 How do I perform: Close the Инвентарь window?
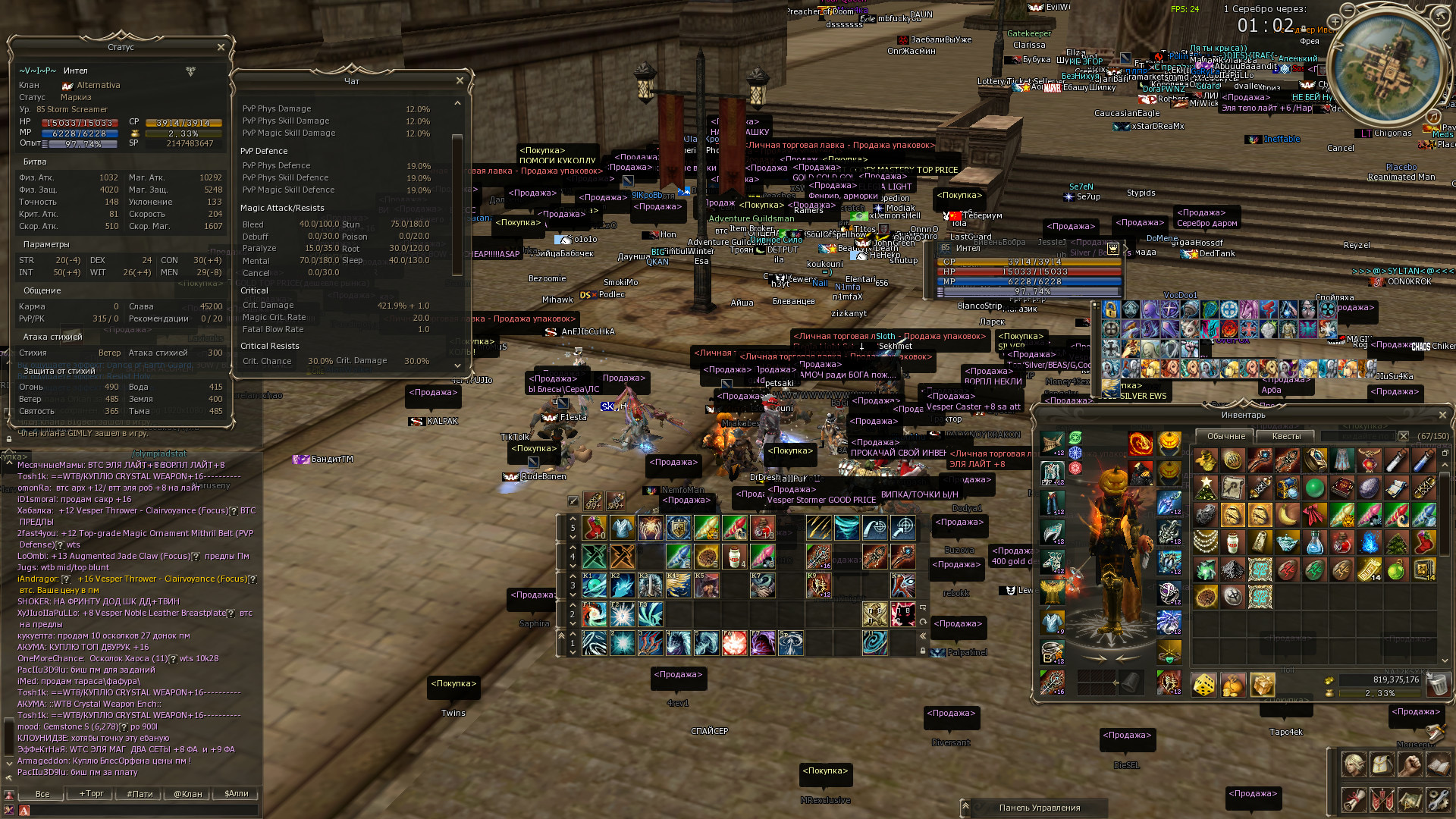click(1442, 415)
